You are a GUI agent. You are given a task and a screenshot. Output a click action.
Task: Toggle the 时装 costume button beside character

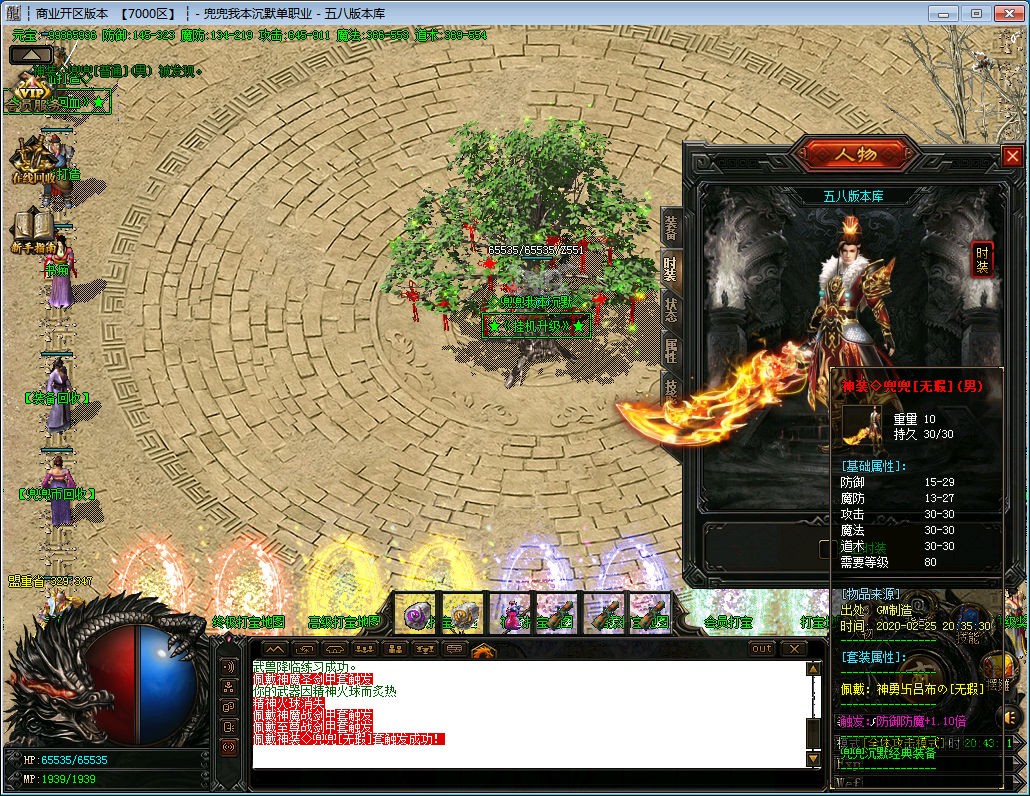point(982,259)
